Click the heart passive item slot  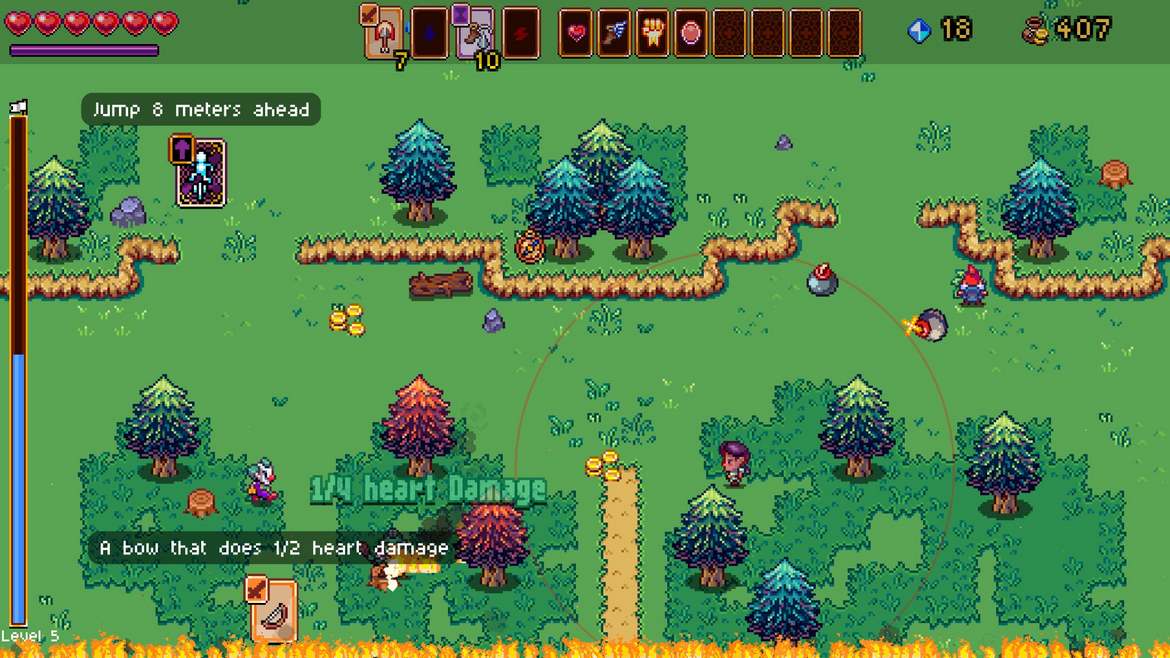coord(576,33)
